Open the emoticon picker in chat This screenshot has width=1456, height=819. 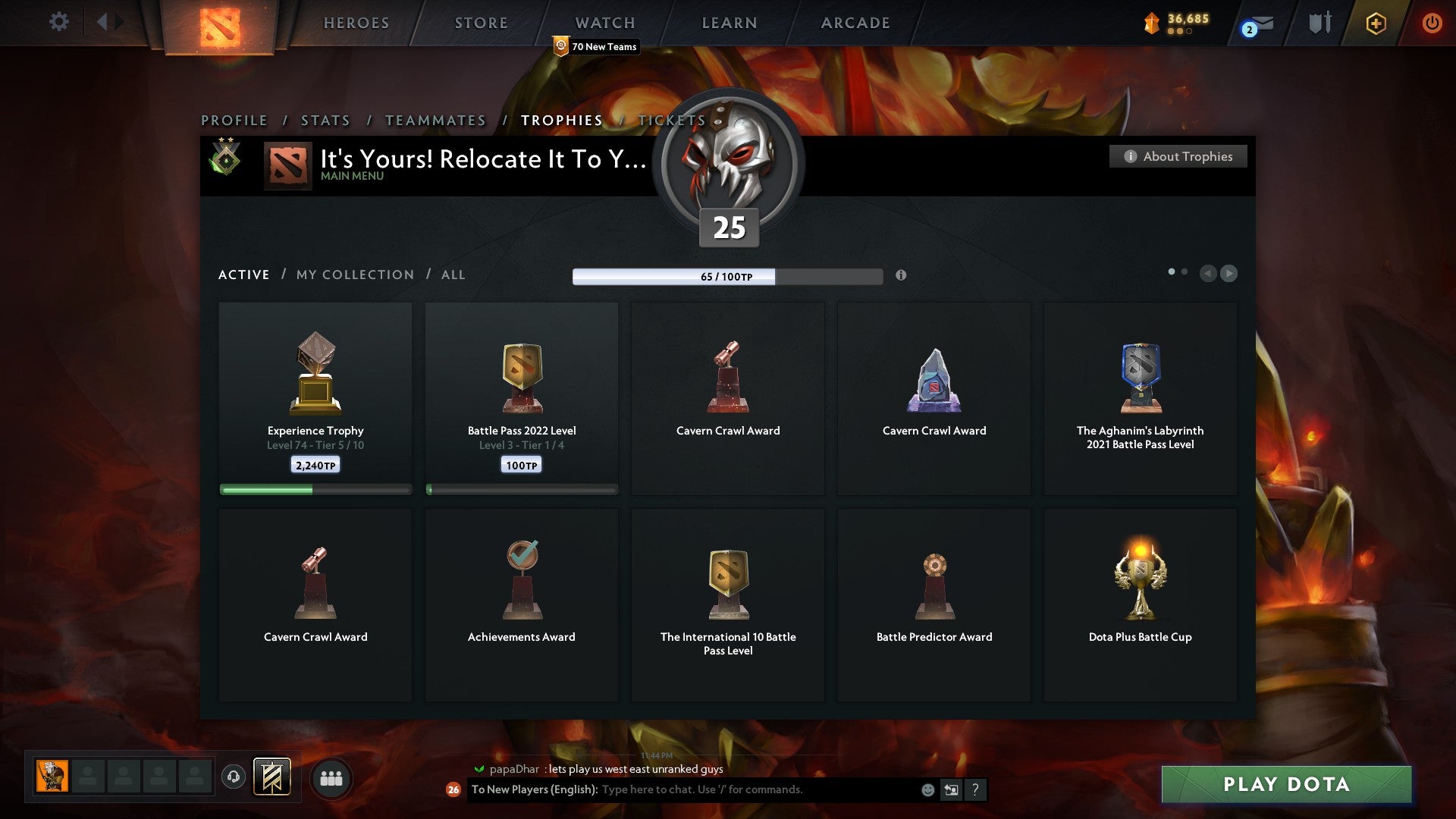tap(927, 789)
